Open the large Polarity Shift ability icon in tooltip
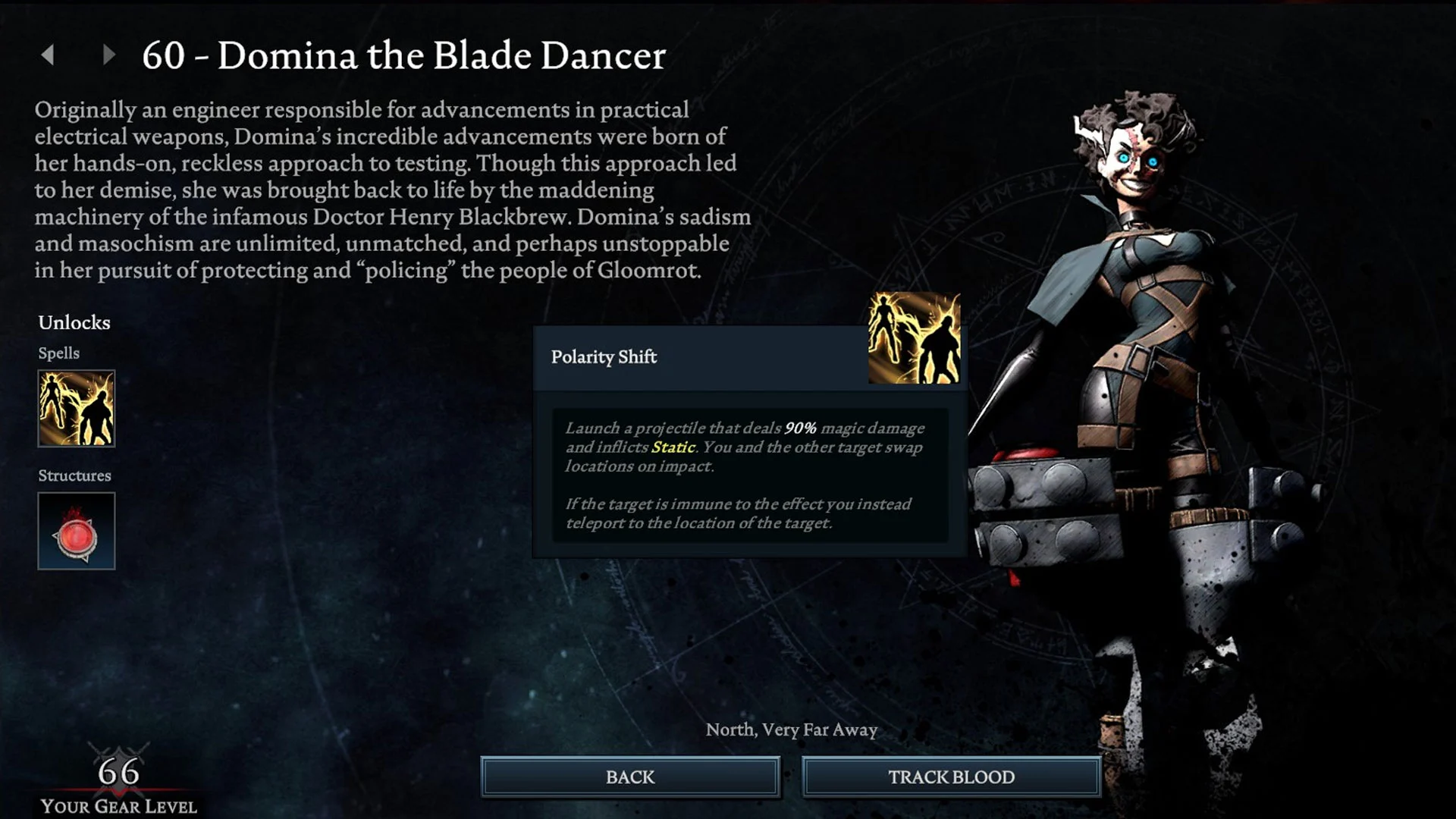This screenshot has height=819, width=1456. pyautogui.click(x=913, y=335)
